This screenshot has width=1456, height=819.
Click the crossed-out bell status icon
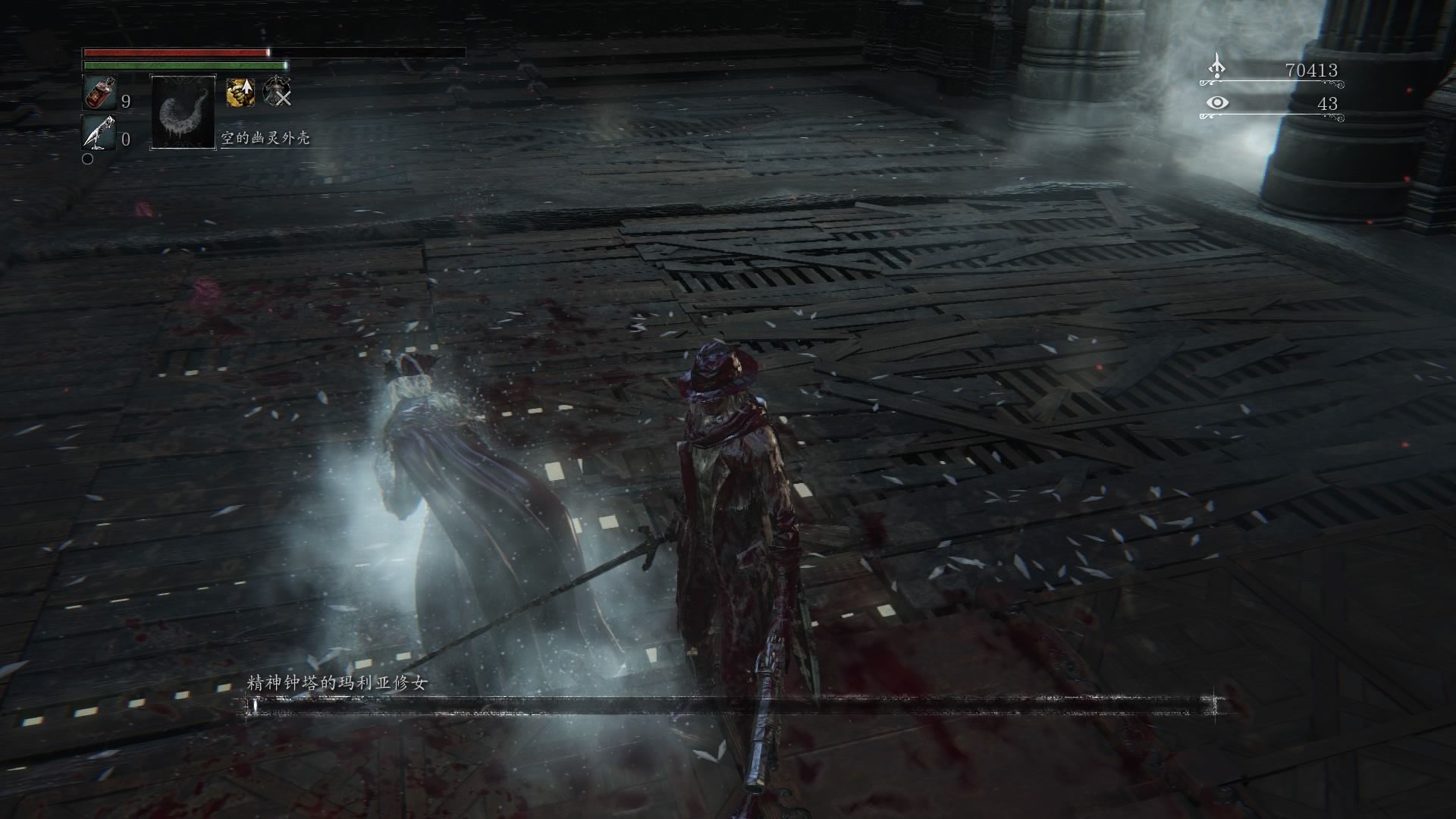pos(277,92)
